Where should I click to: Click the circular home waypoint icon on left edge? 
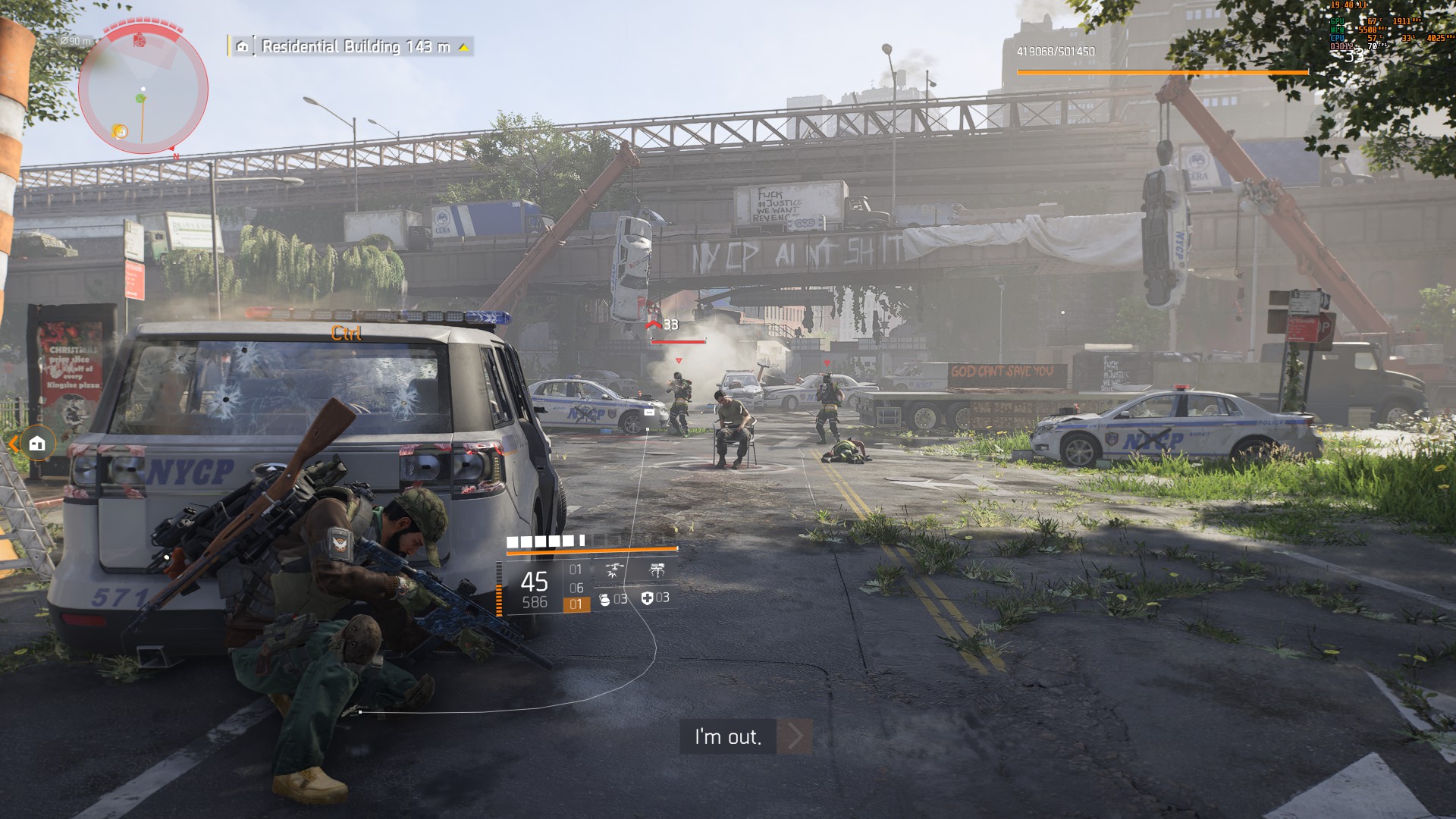coord(38,443)
